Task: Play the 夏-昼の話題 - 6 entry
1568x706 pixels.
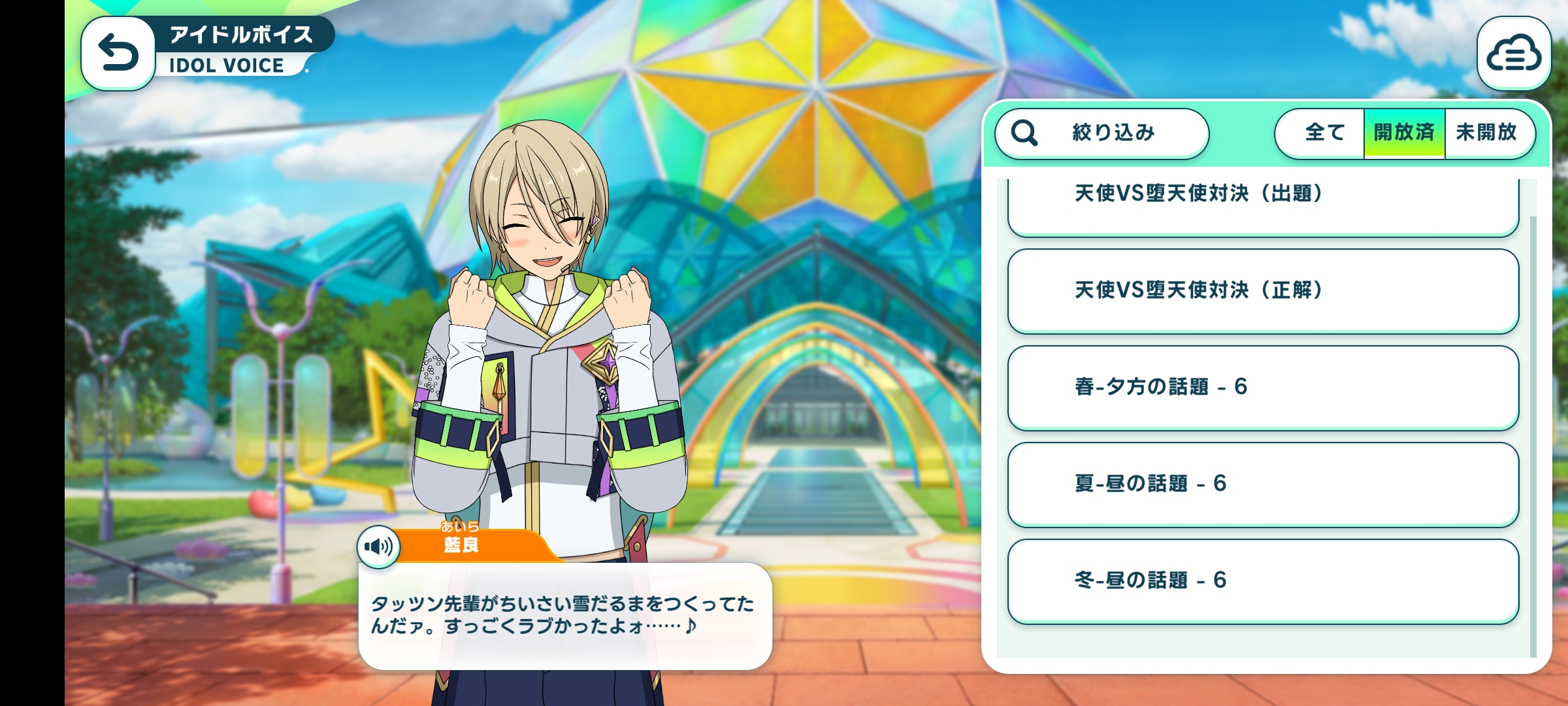Action: click(1262, 484)
